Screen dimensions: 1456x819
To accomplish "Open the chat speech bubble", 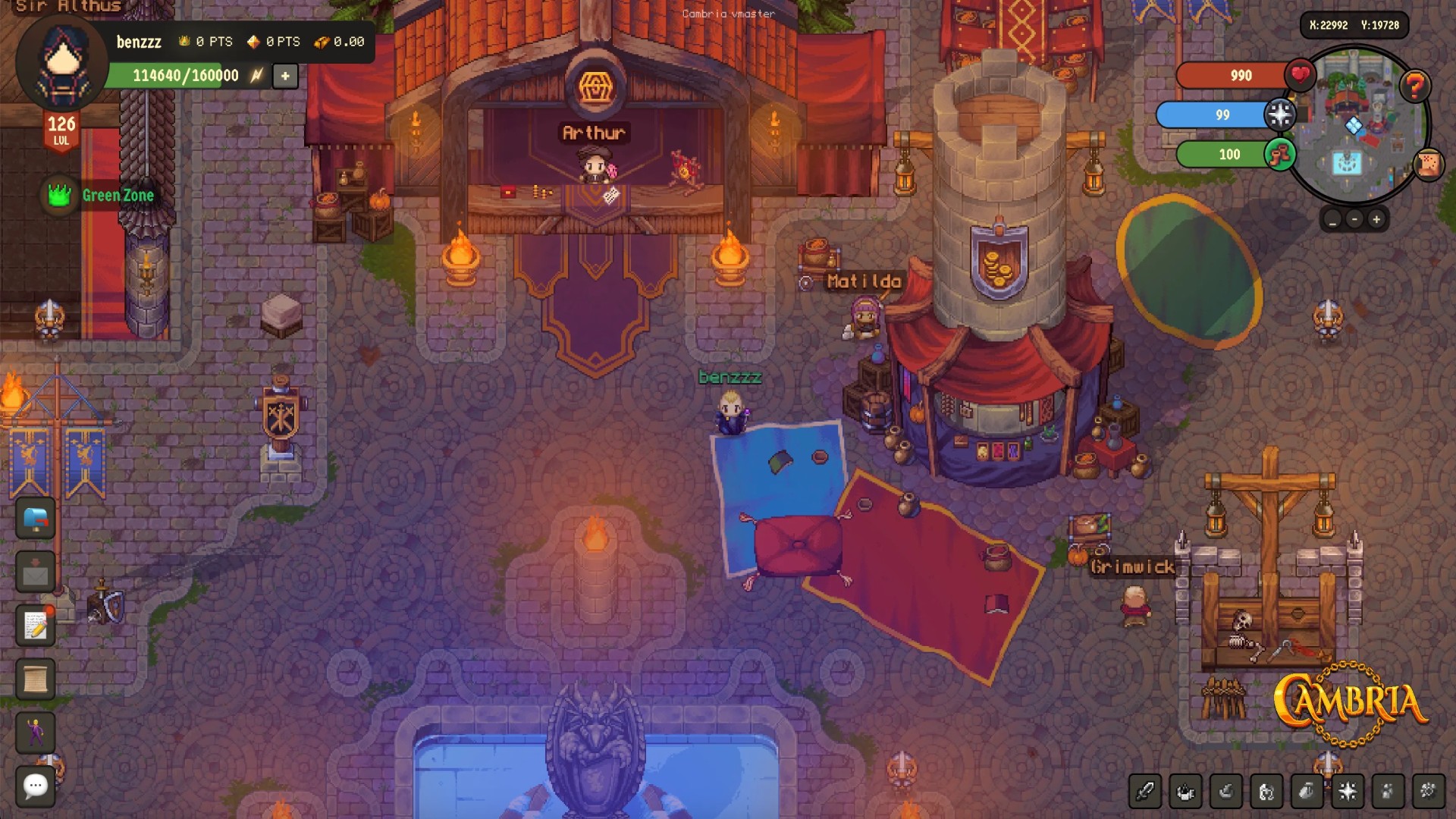I will pyautogui.click(x=36, y=786).
